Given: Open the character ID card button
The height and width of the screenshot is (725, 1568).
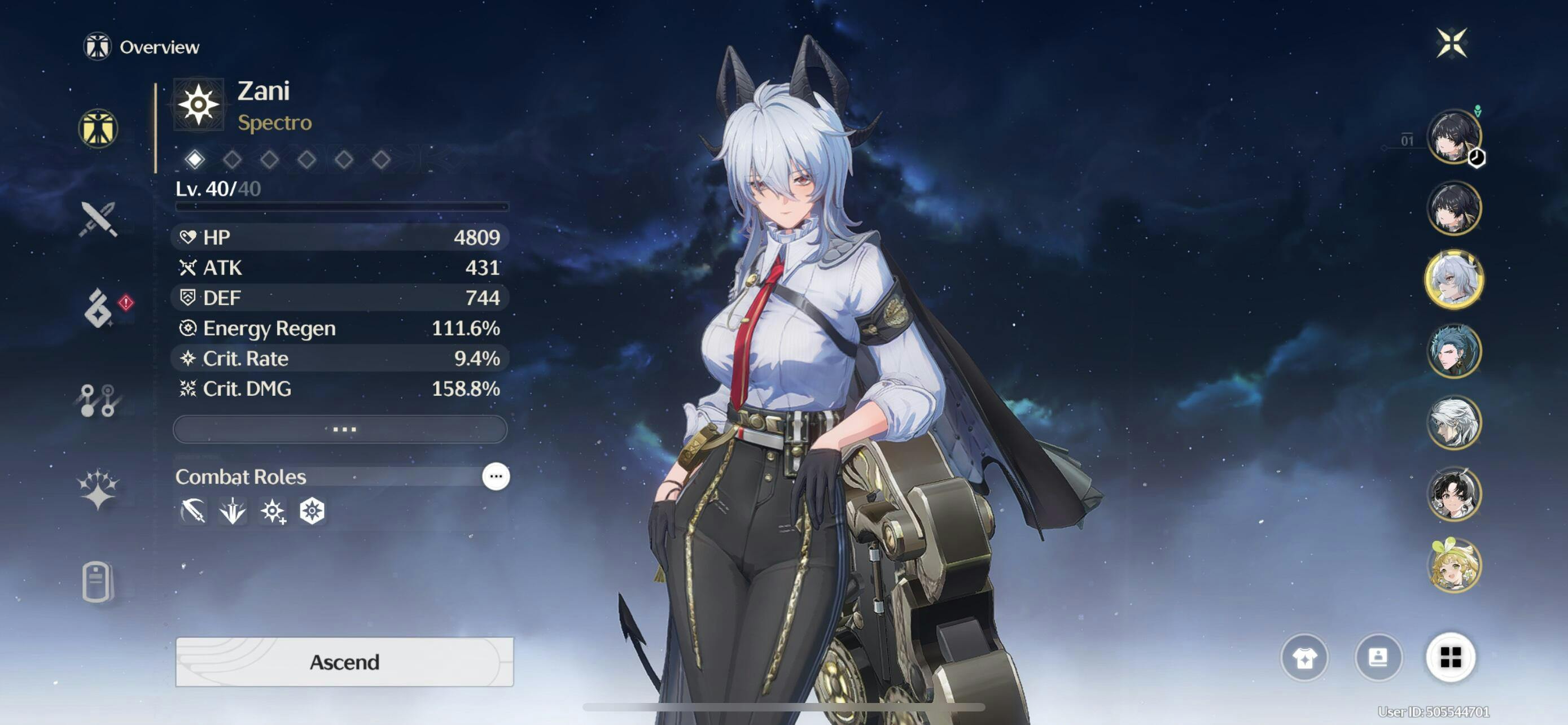Looking at the screenshot, I should pos(1378,657).
